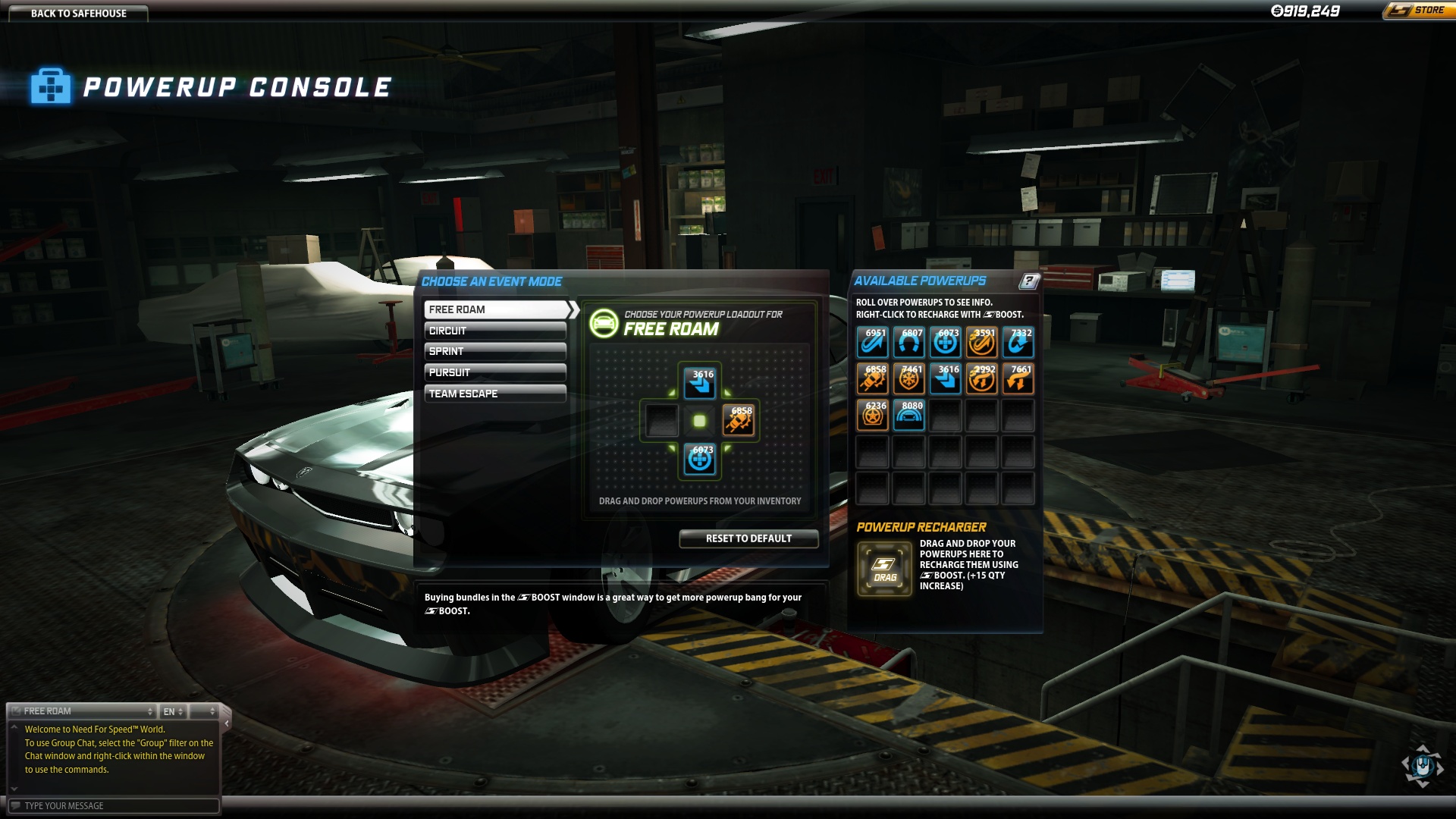This screenshot has width=1456, height=819.
Task: Select the snowflake shield powerup with 7461
Action: 908,379
